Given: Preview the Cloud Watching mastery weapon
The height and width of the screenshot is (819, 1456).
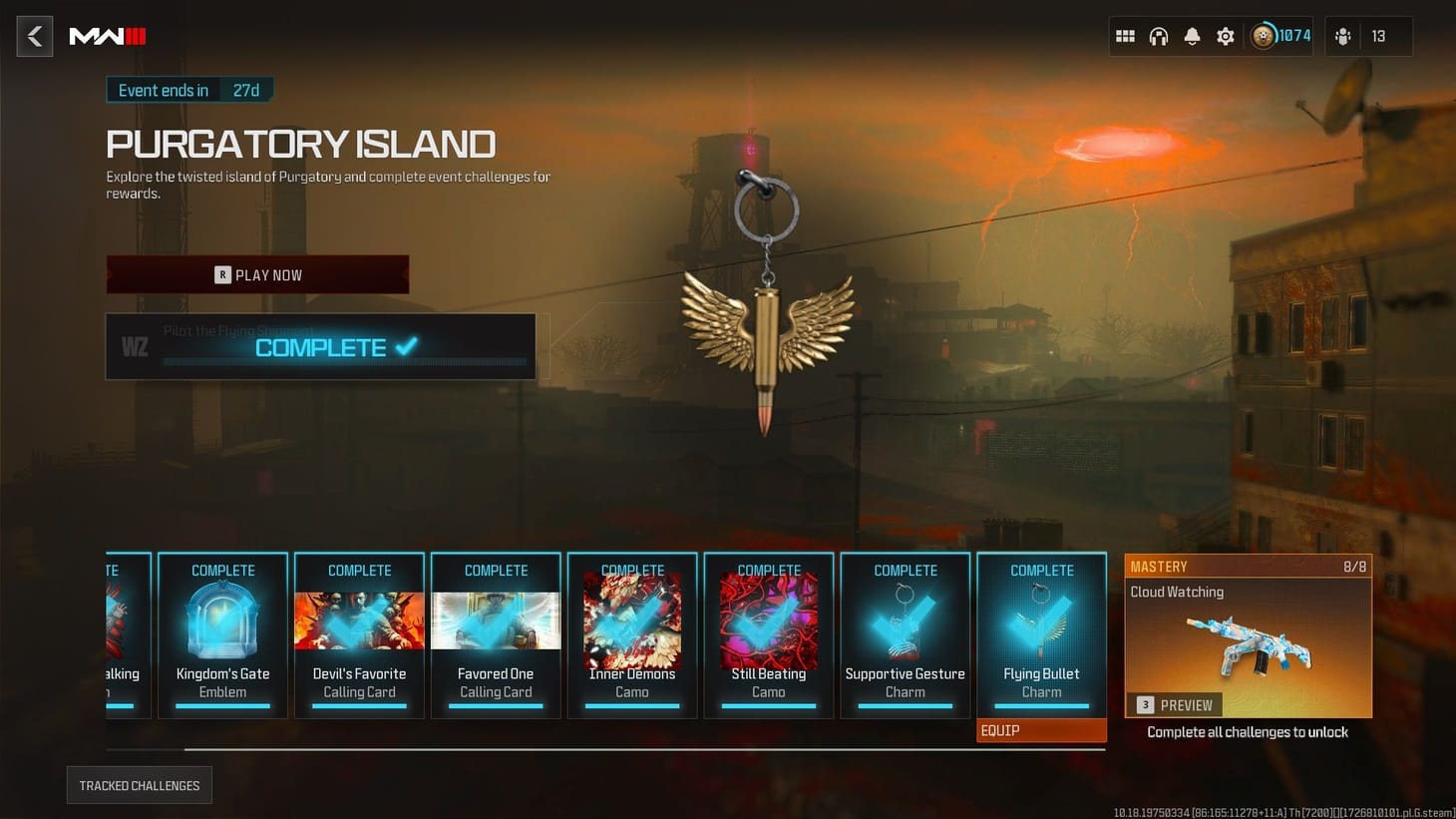Looking at the screenshot, I should coord(1177,705).
